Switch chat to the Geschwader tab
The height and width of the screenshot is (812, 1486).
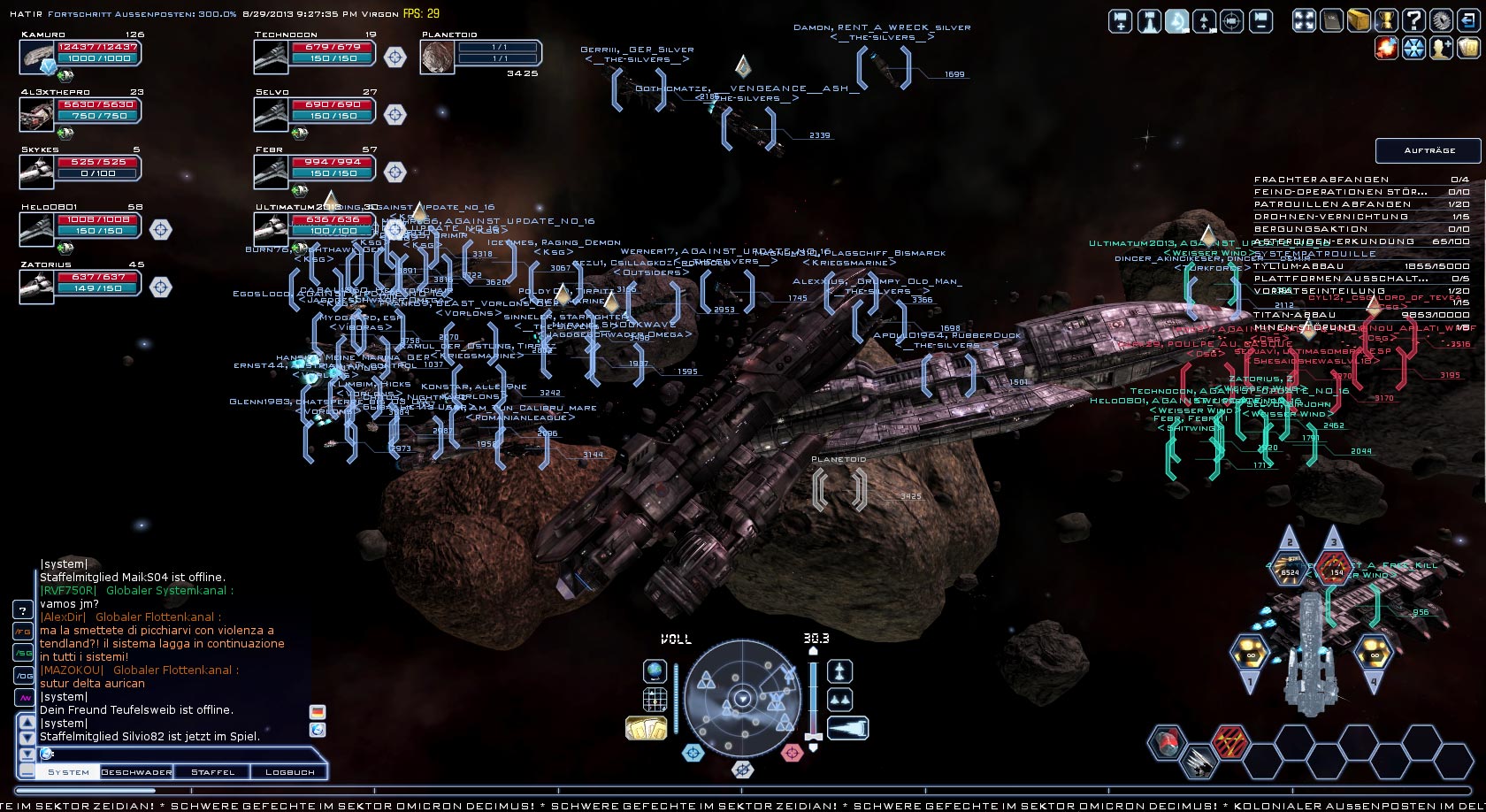point(136,771)
